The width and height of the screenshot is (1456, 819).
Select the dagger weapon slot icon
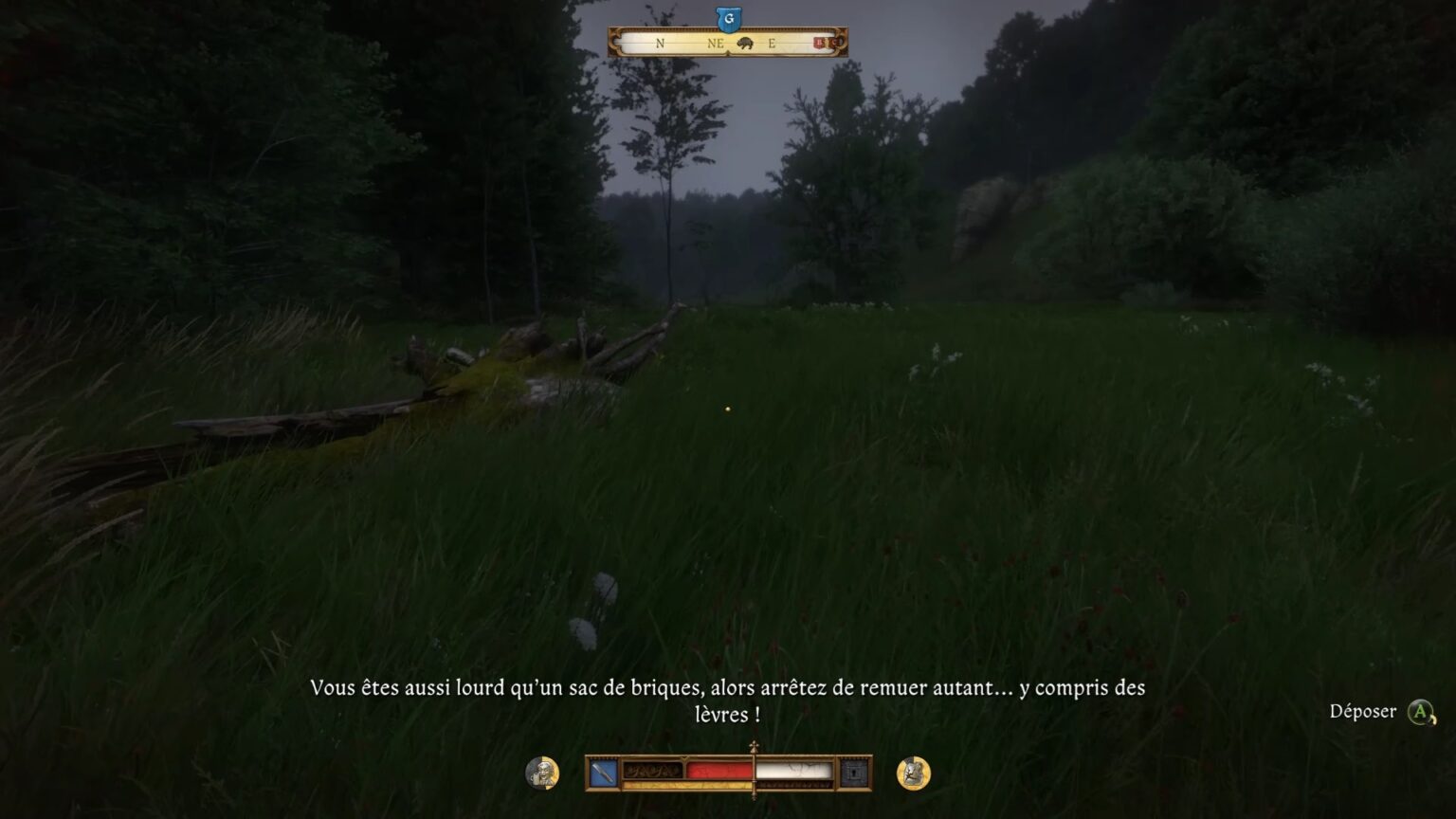click(x=605, y=772)
